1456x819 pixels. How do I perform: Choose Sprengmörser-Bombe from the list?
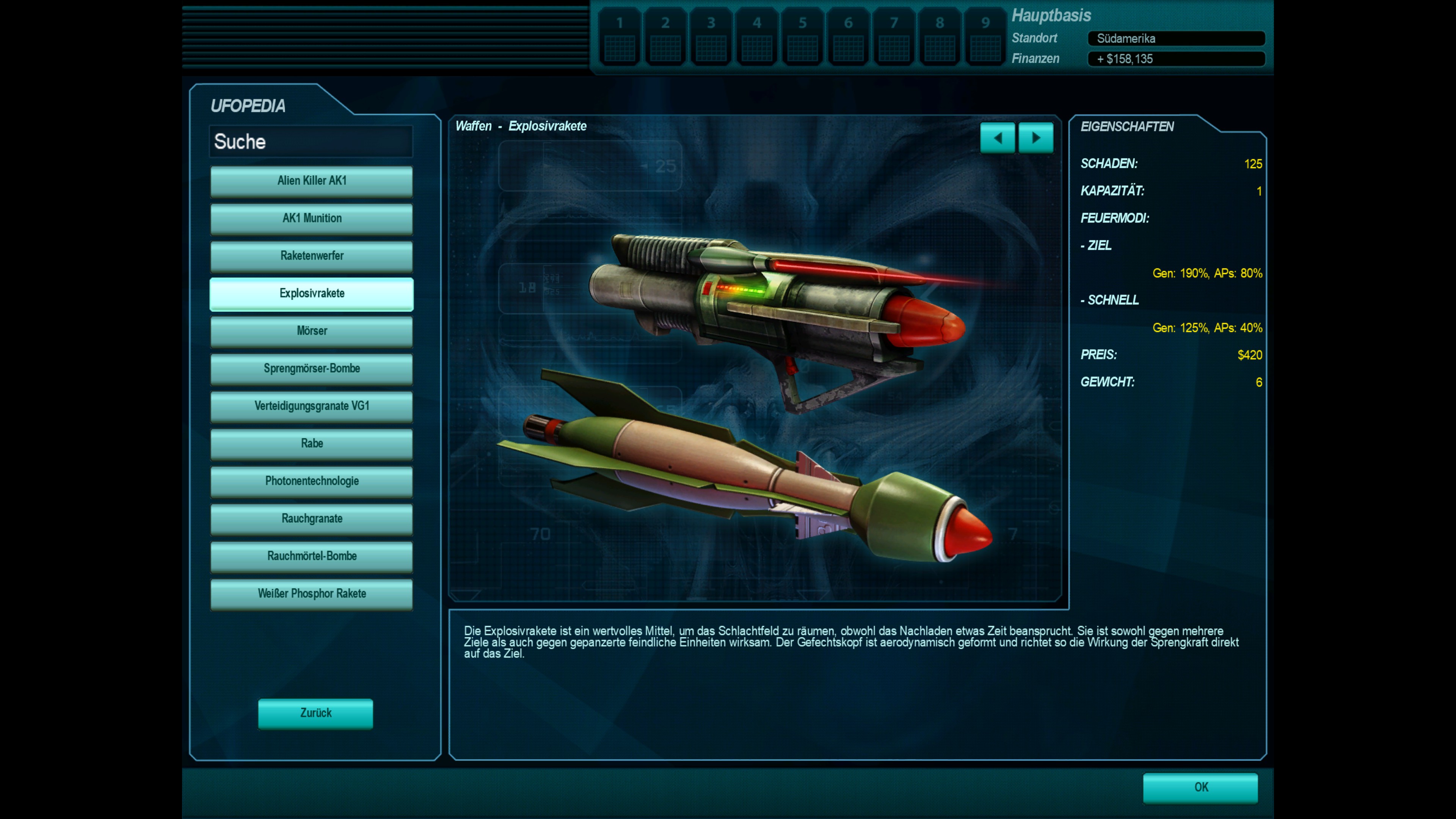point(311,369)
